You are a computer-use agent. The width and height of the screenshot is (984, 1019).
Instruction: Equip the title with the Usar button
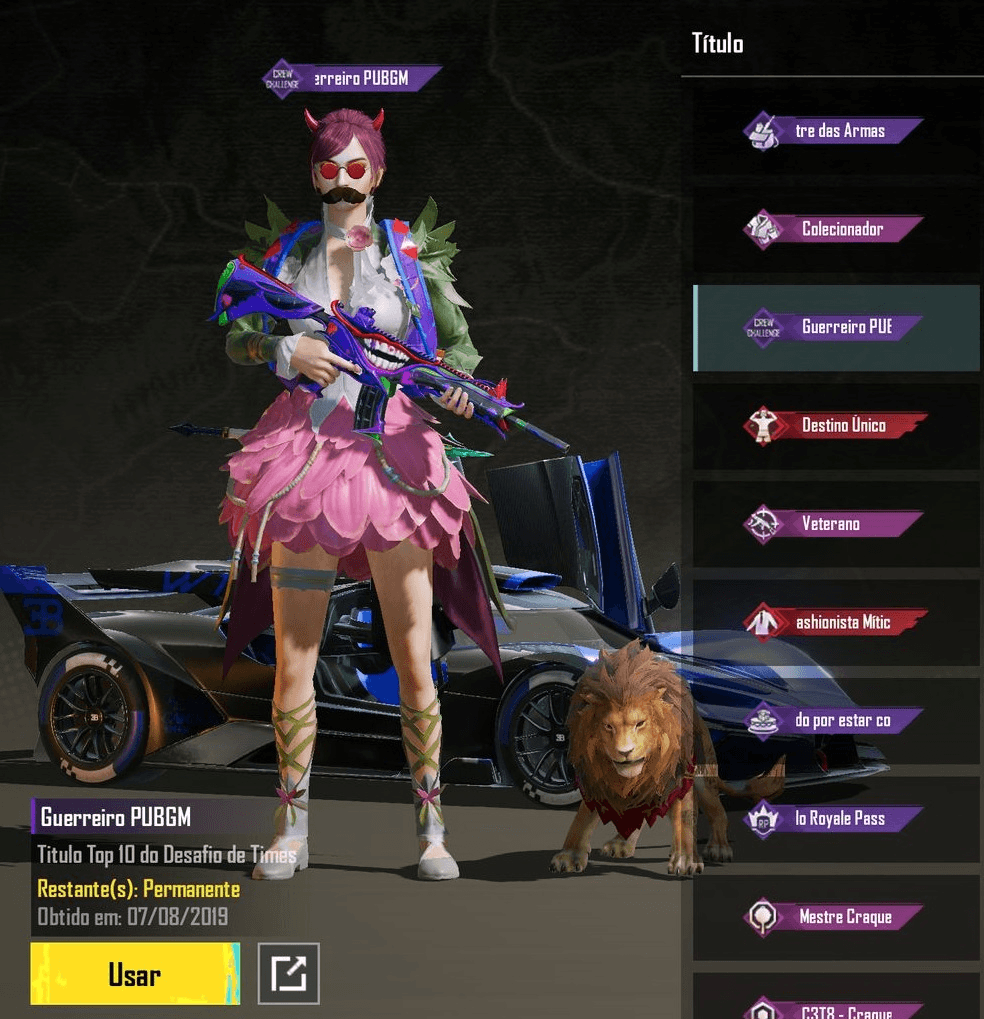coord(135,973)
